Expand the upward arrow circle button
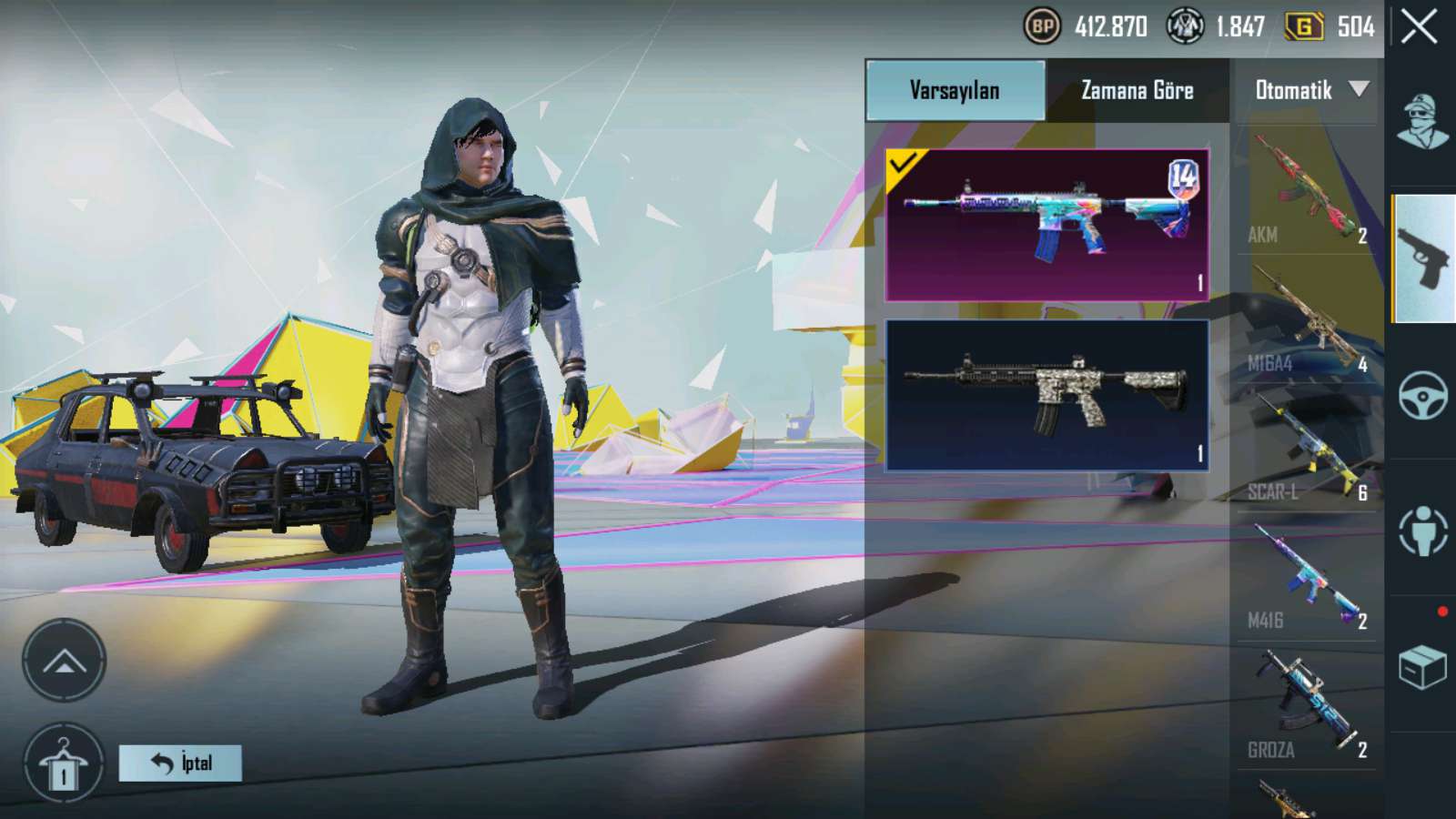This screenshot has height=819, width=1456. click(64, 661)
